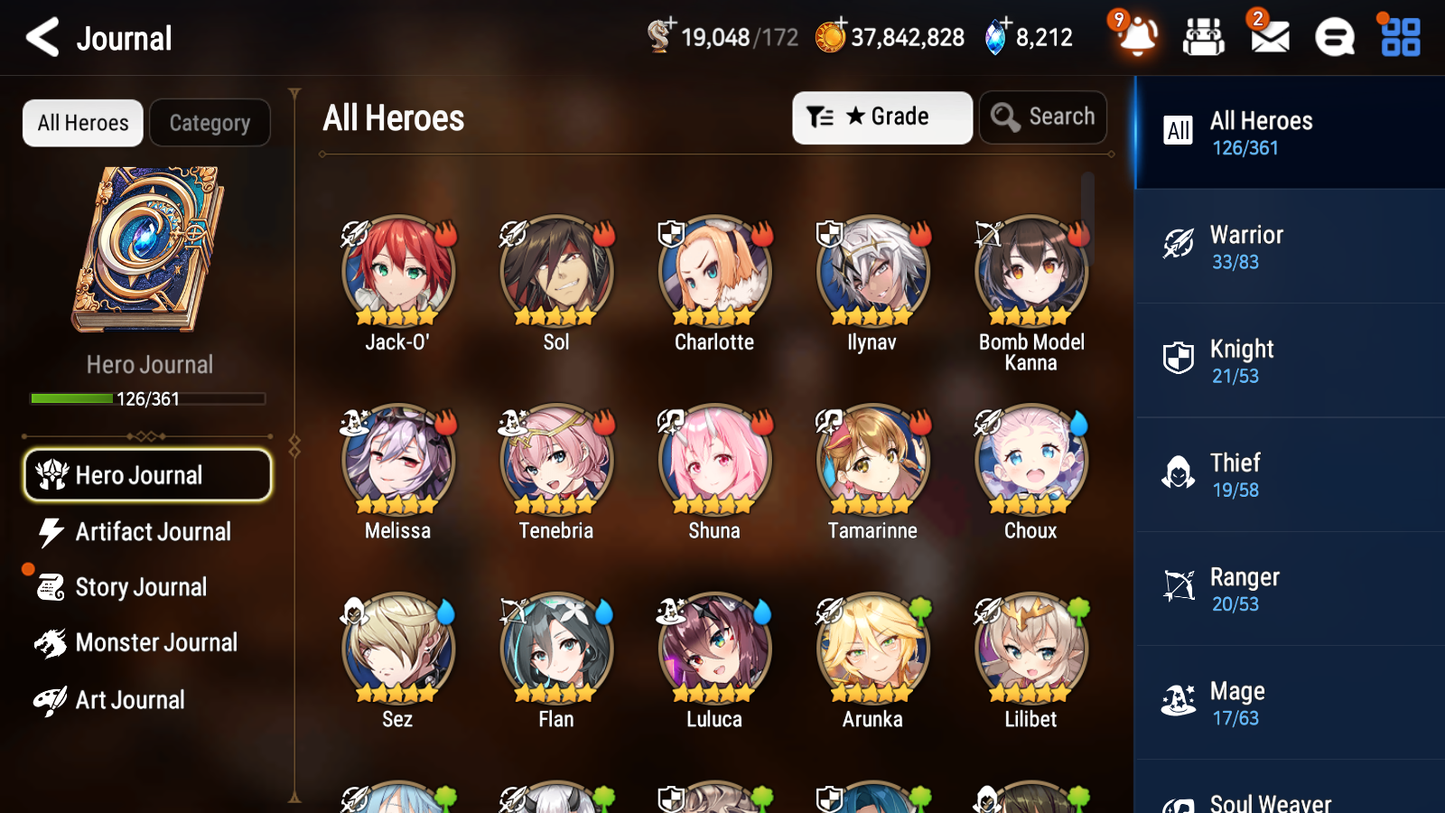This screenshot has width=1445, height=813.
Task: Select the All Heroes filter toggle
Action: 82,123
